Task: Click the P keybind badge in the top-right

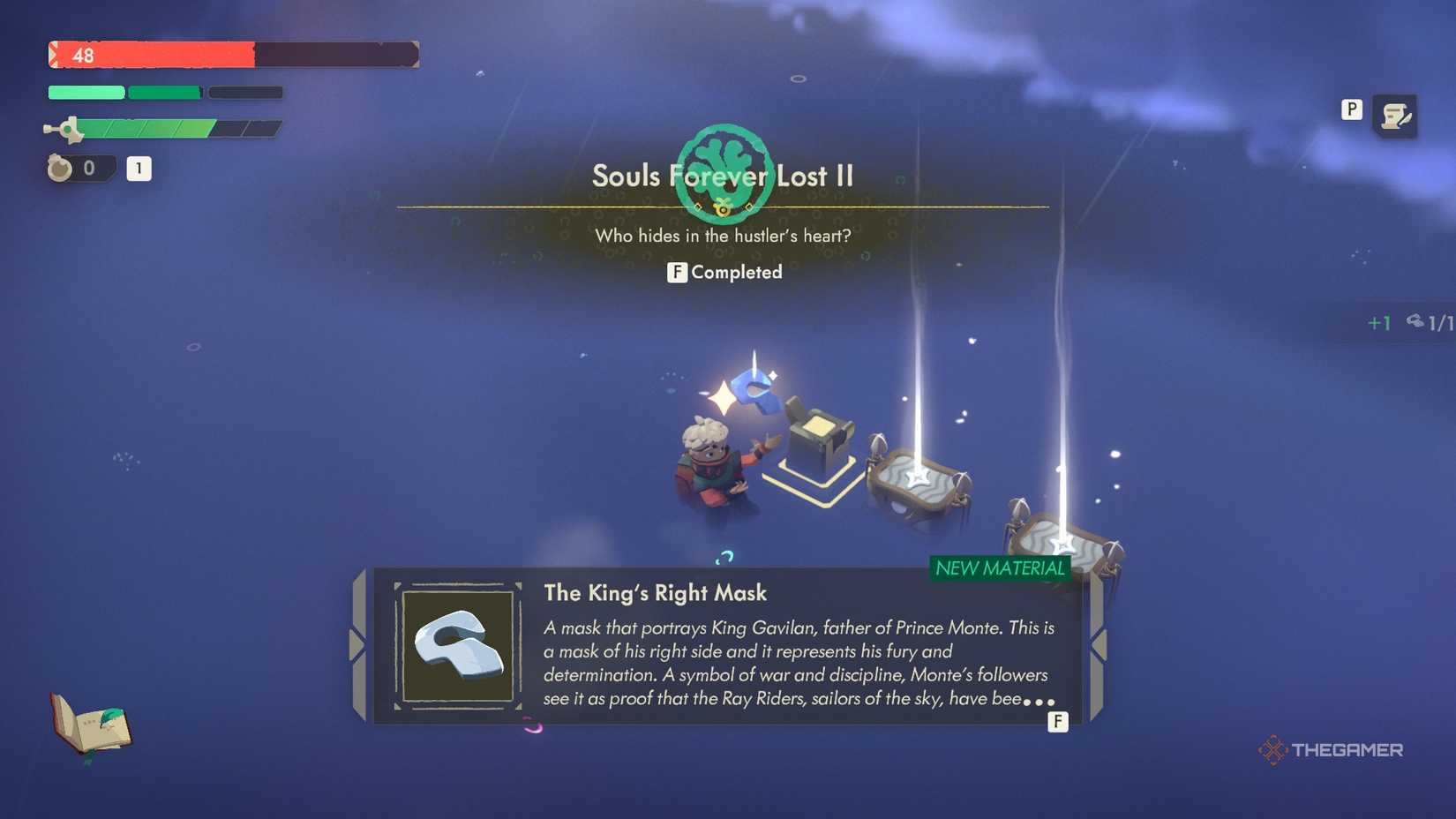Action: (x=1351, y=110)
